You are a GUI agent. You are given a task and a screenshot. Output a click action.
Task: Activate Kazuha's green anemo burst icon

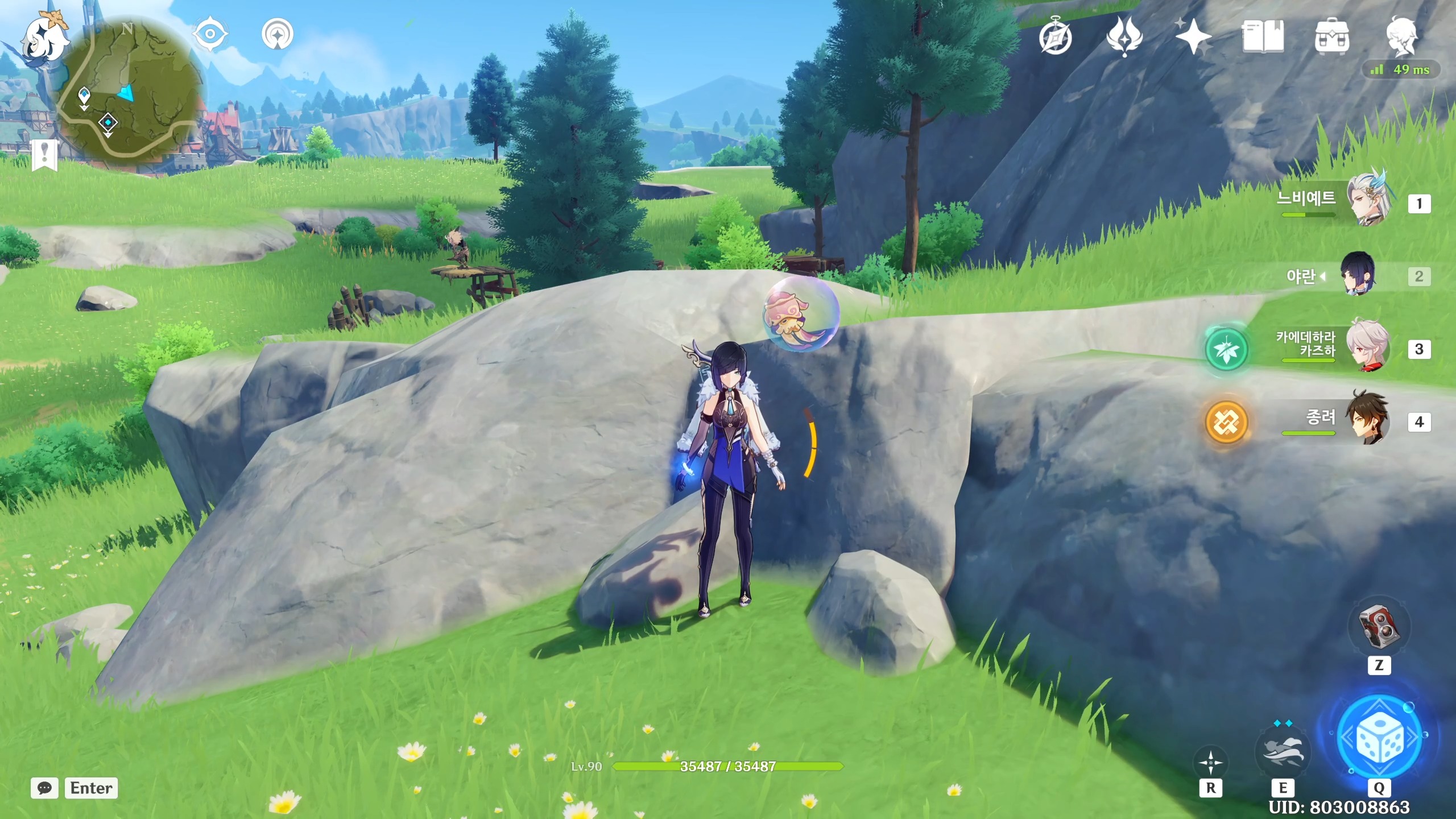point(1226,349)
